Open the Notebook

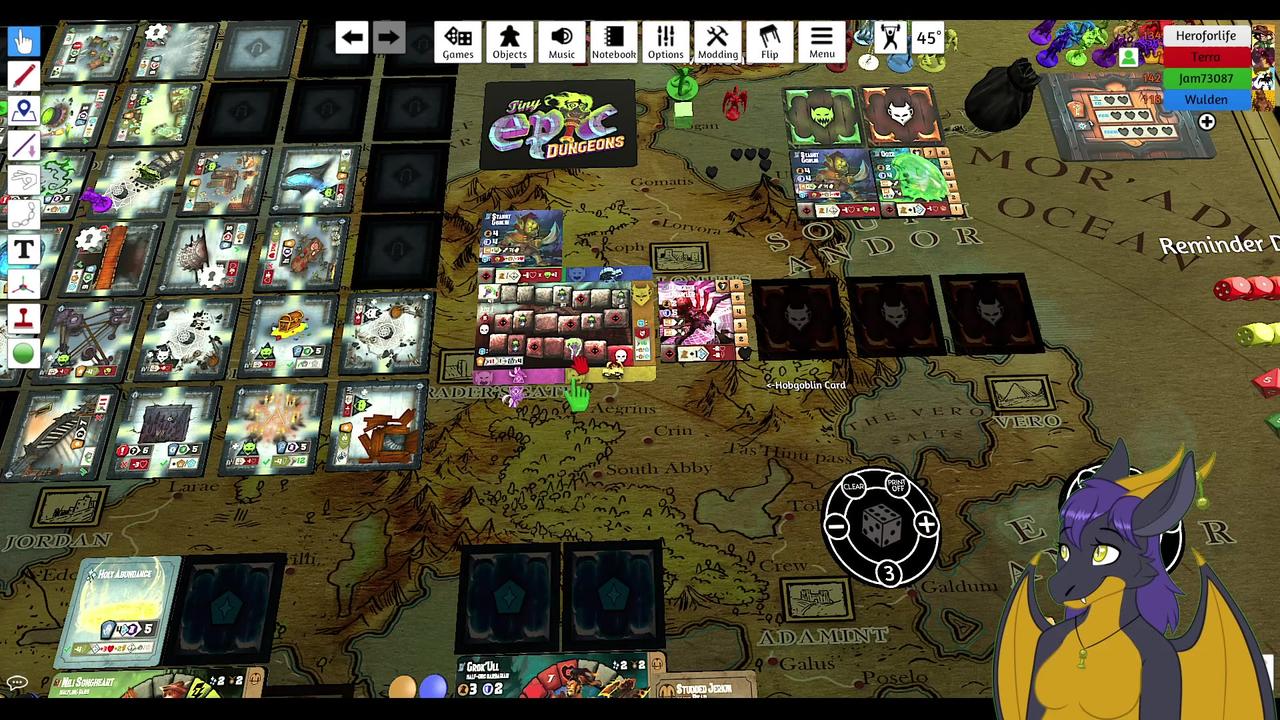point(613,41)
